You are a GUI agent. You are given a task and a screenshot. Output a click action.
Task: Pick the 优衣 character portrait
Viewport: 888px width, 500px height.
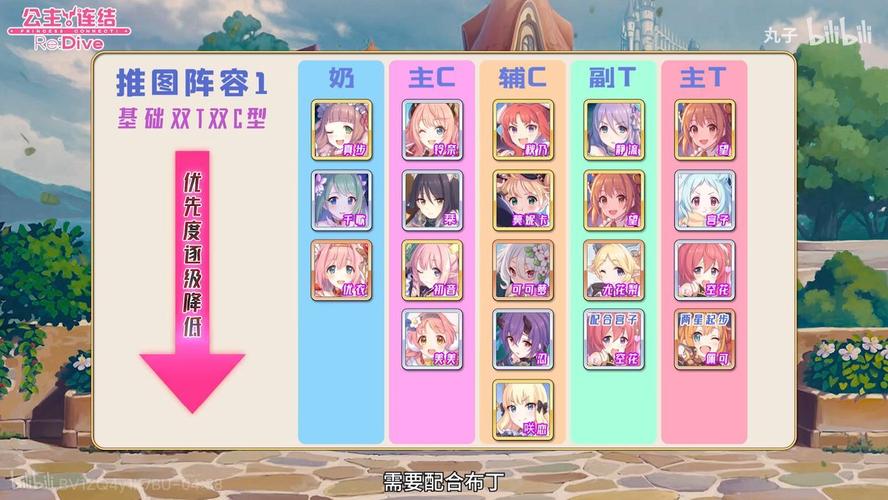tap(341, 270)
